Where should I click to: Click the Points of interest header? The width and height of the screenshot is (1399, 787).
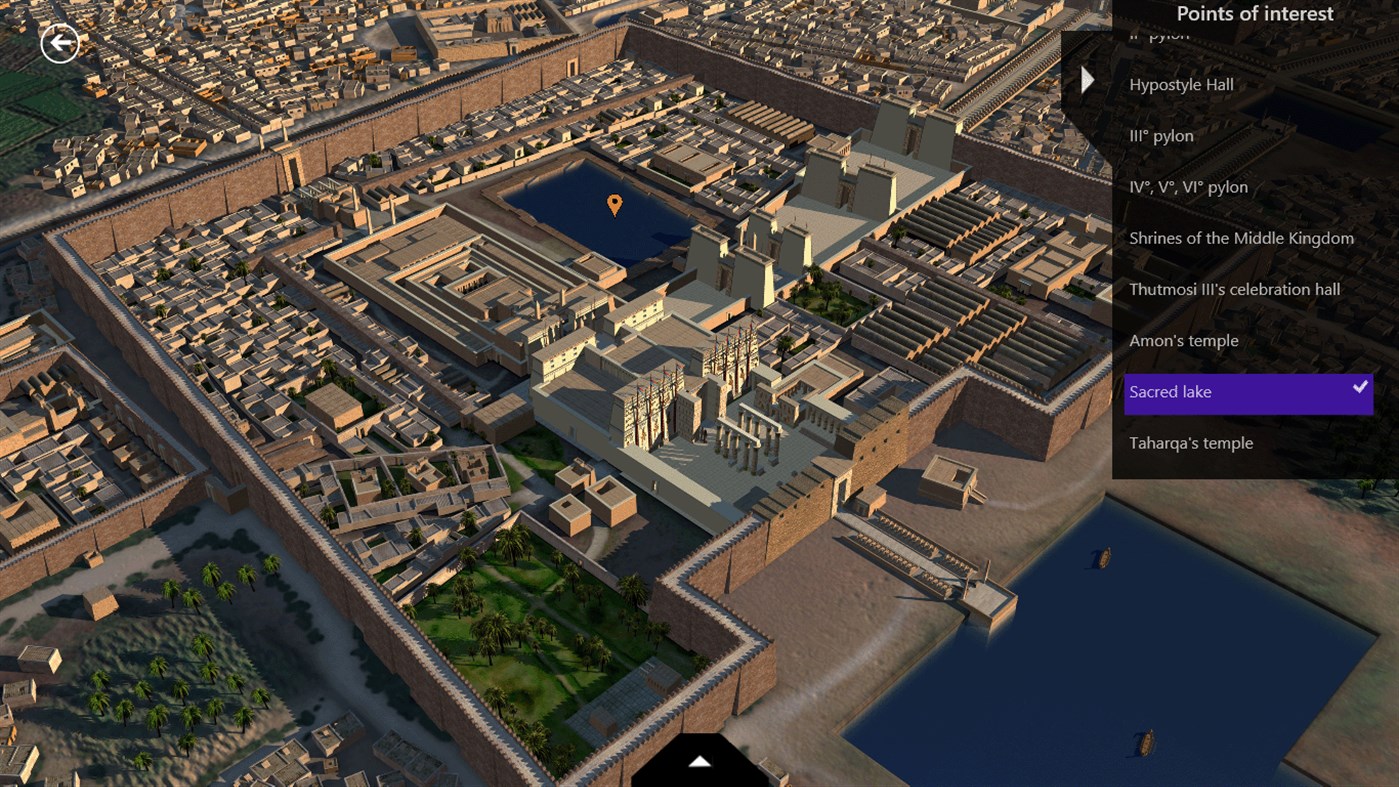[x=1256, y=13]
